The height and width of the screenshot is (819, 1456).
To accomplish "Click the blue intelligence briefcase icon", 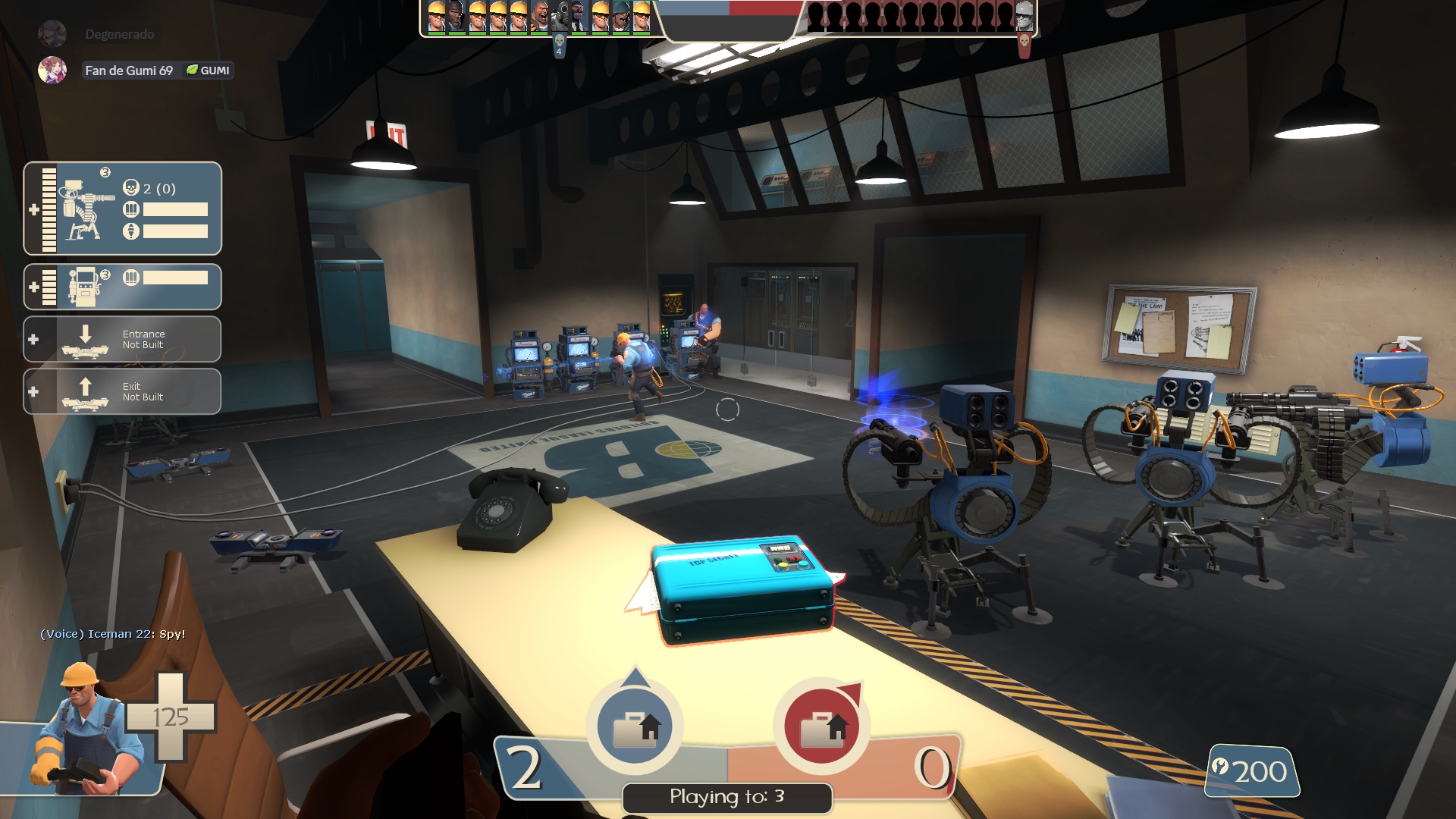I will 635,726.
